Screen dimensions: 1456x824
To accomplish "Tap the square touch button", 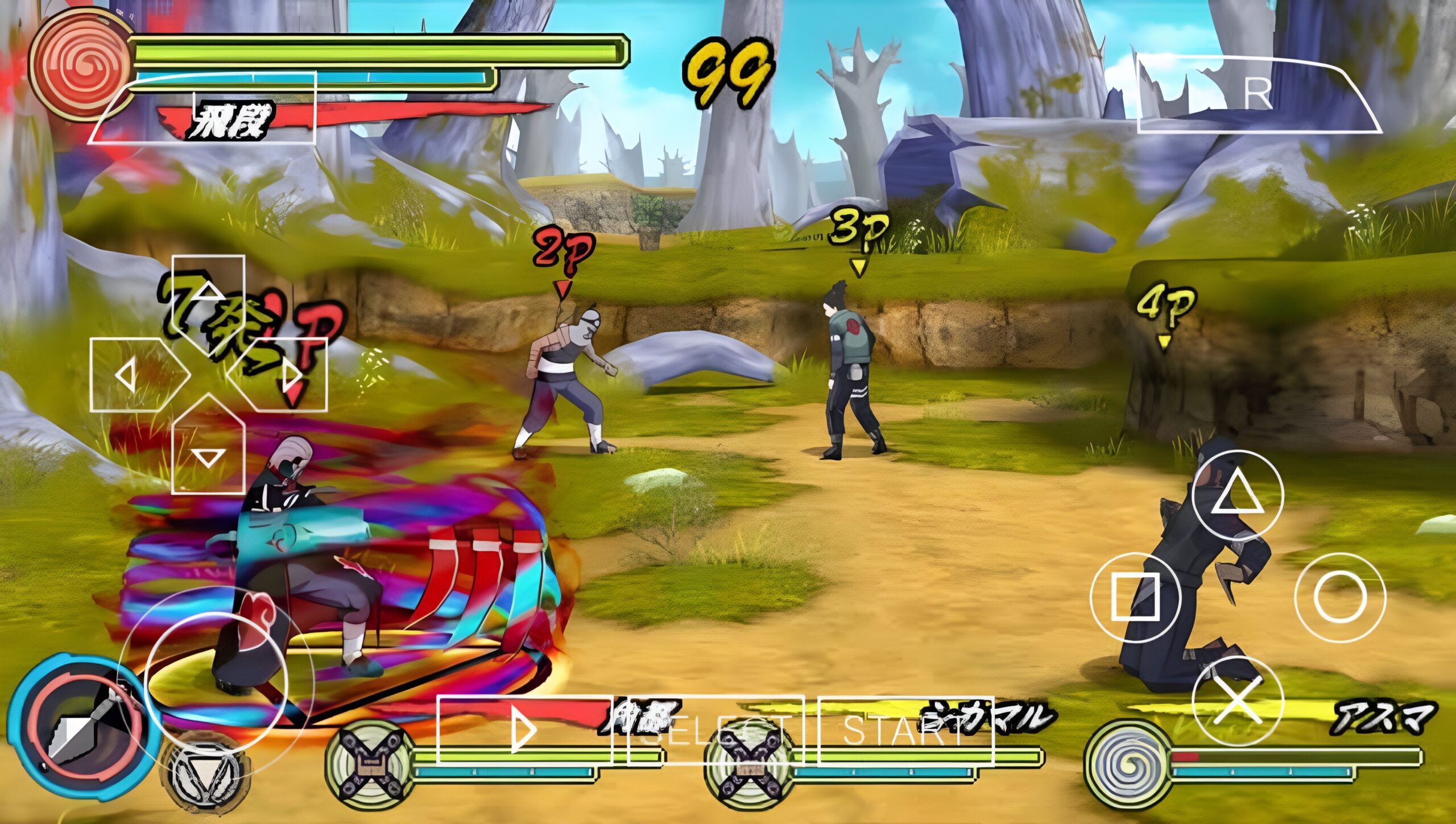I will coord(1135,597).
